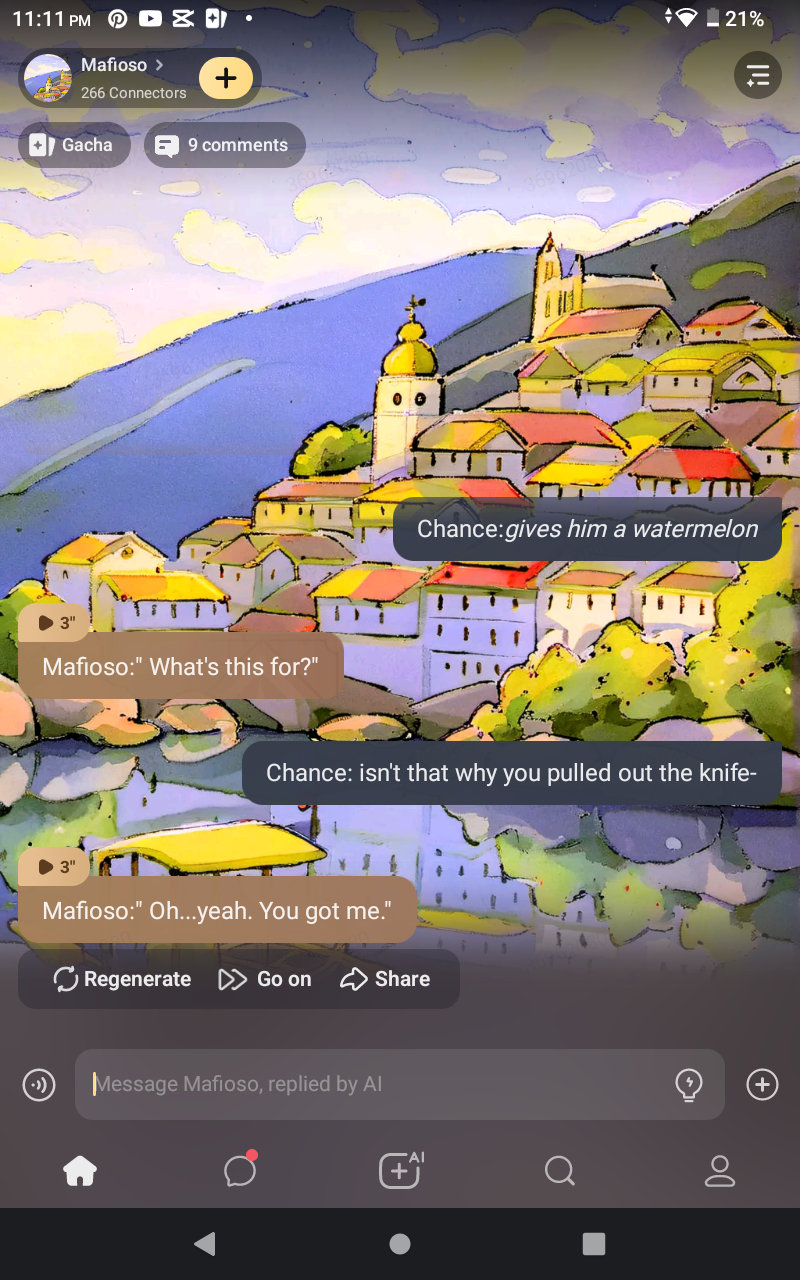Open the top-right chat options menu
Viewport: 800px width, 1280px height.
[x=758, y=75]
